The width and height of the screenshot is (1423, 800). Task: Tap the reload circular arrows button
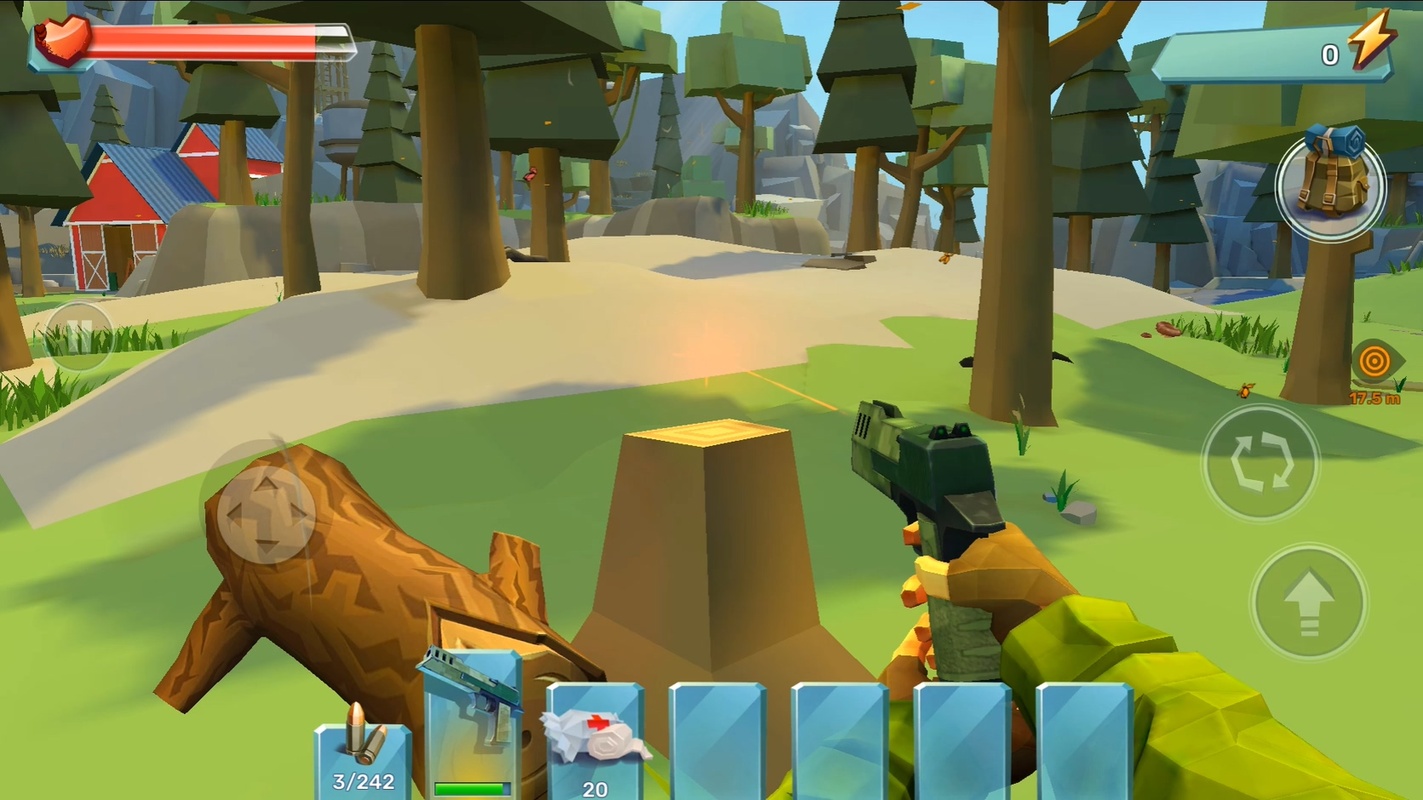click(x=1260, y=463)
